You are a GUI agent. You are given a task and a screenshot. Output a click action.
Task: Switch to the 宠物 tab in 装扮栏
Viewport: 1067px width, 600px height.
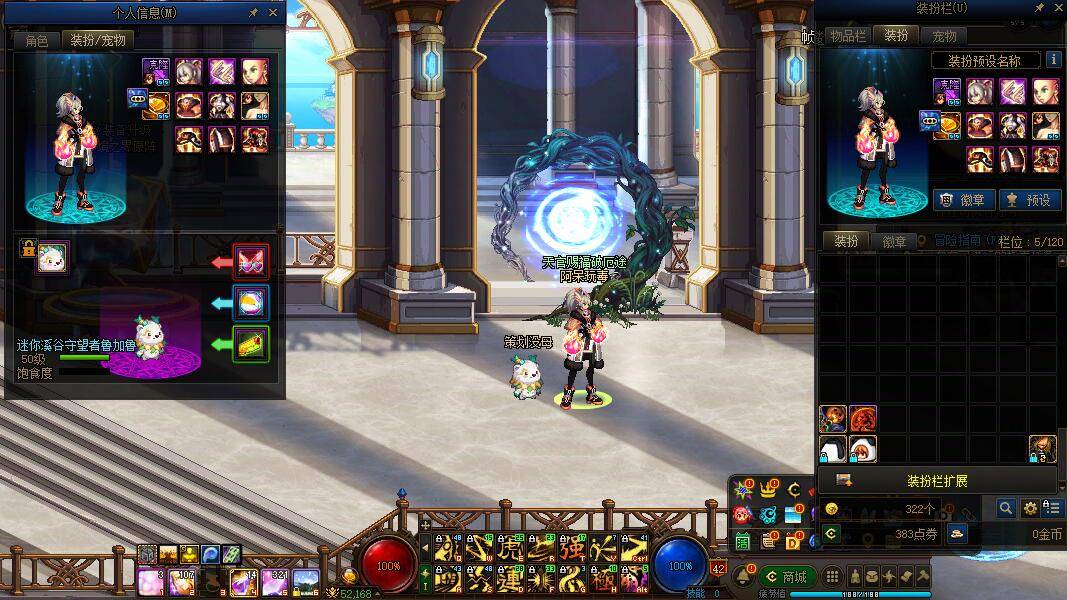[944, 35]
